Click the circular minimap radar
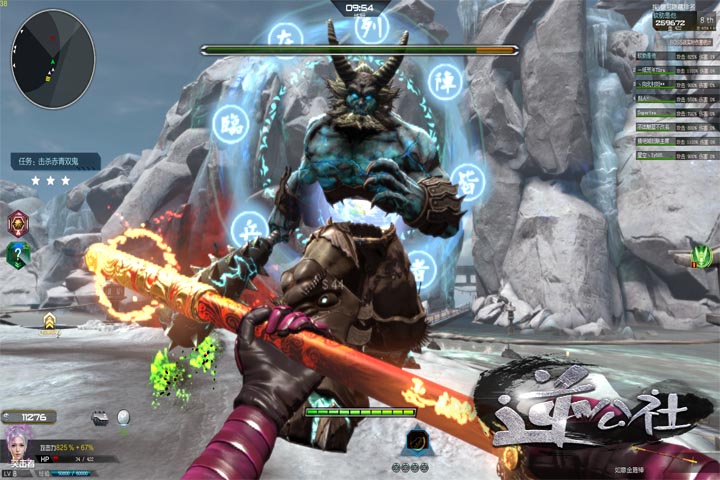 (x=53, y=58)
